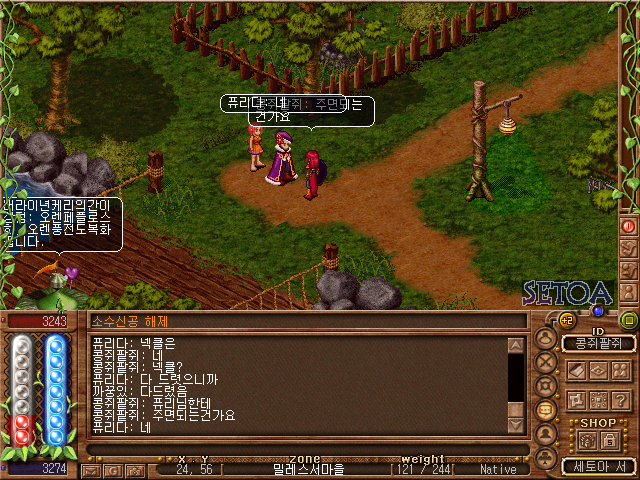Click the orange +2 badge
This screenshot has width=640, height=480.
[565, 320]
